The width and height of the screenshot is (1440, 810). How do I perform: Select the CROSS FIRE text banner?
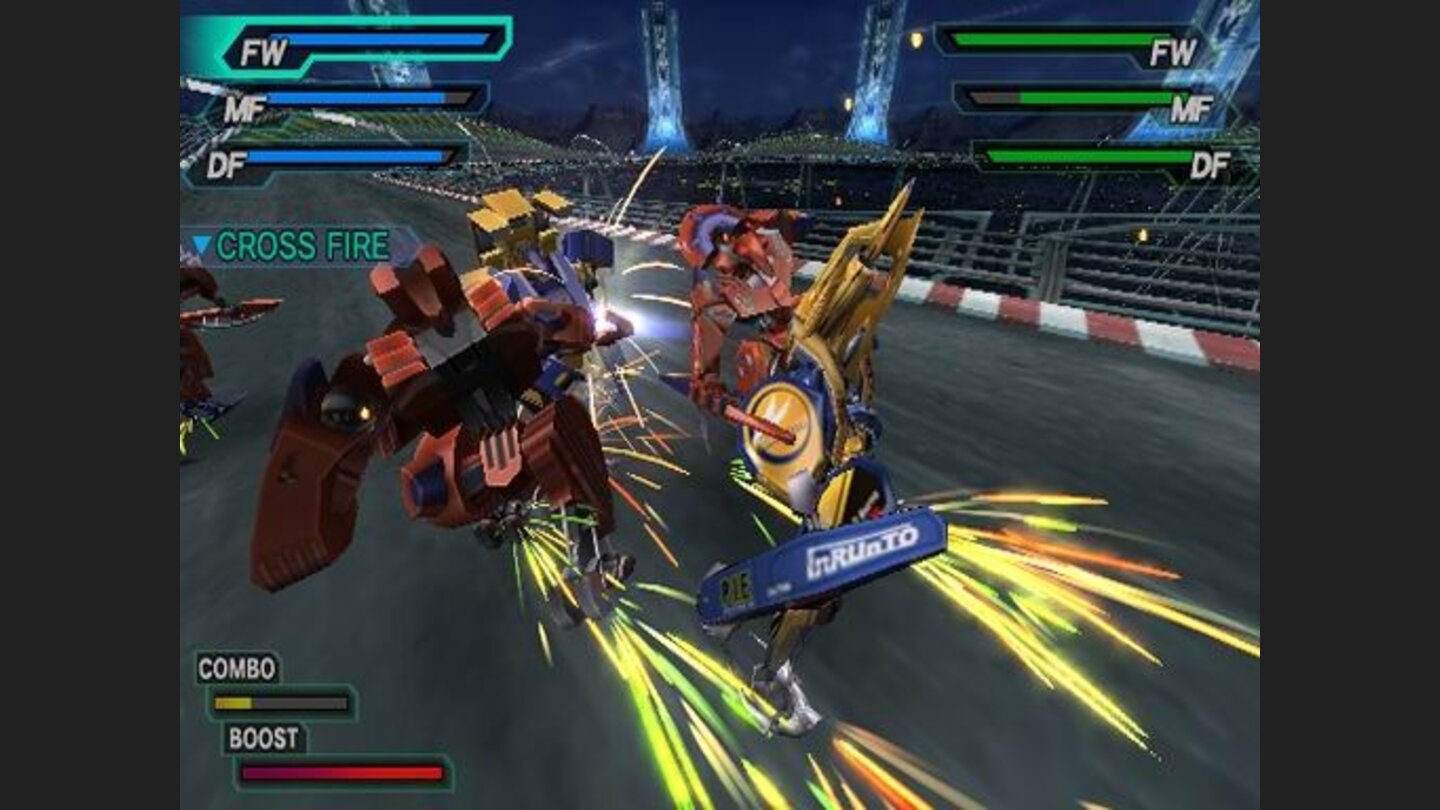(x=305, y=241)
